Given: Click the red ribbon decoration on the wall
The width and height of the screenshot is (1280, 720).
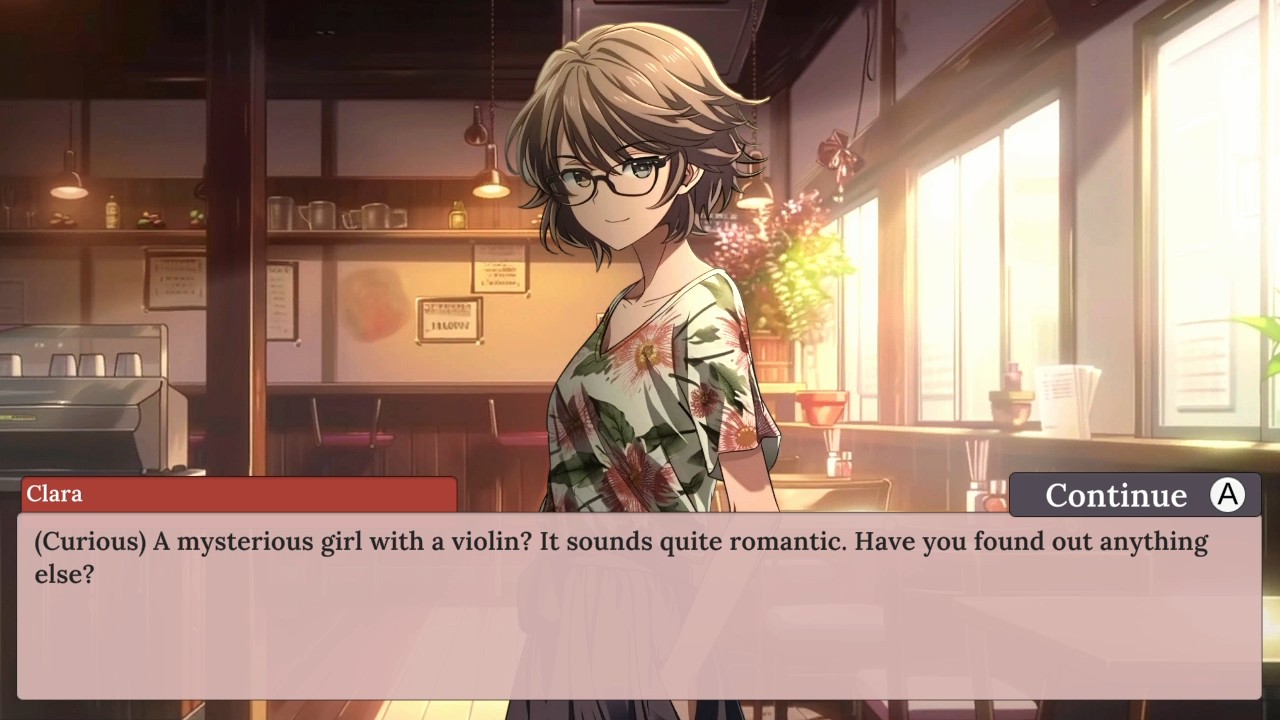Looking at the screenshot, I should pyautogui.click(x=840, y=150).
